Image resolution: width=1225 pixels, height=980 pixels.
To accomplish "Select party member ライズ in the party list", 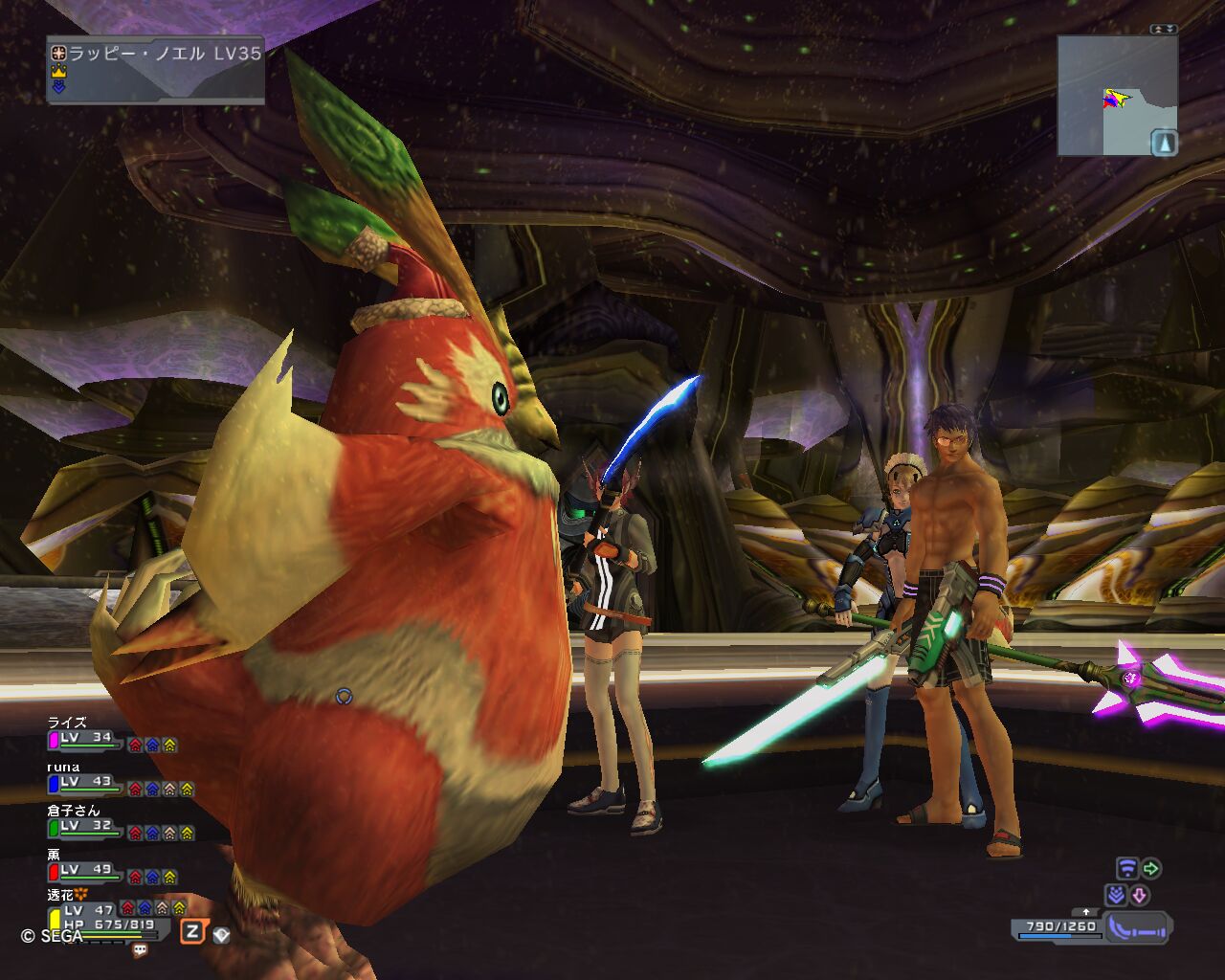I will coord(67,723).
